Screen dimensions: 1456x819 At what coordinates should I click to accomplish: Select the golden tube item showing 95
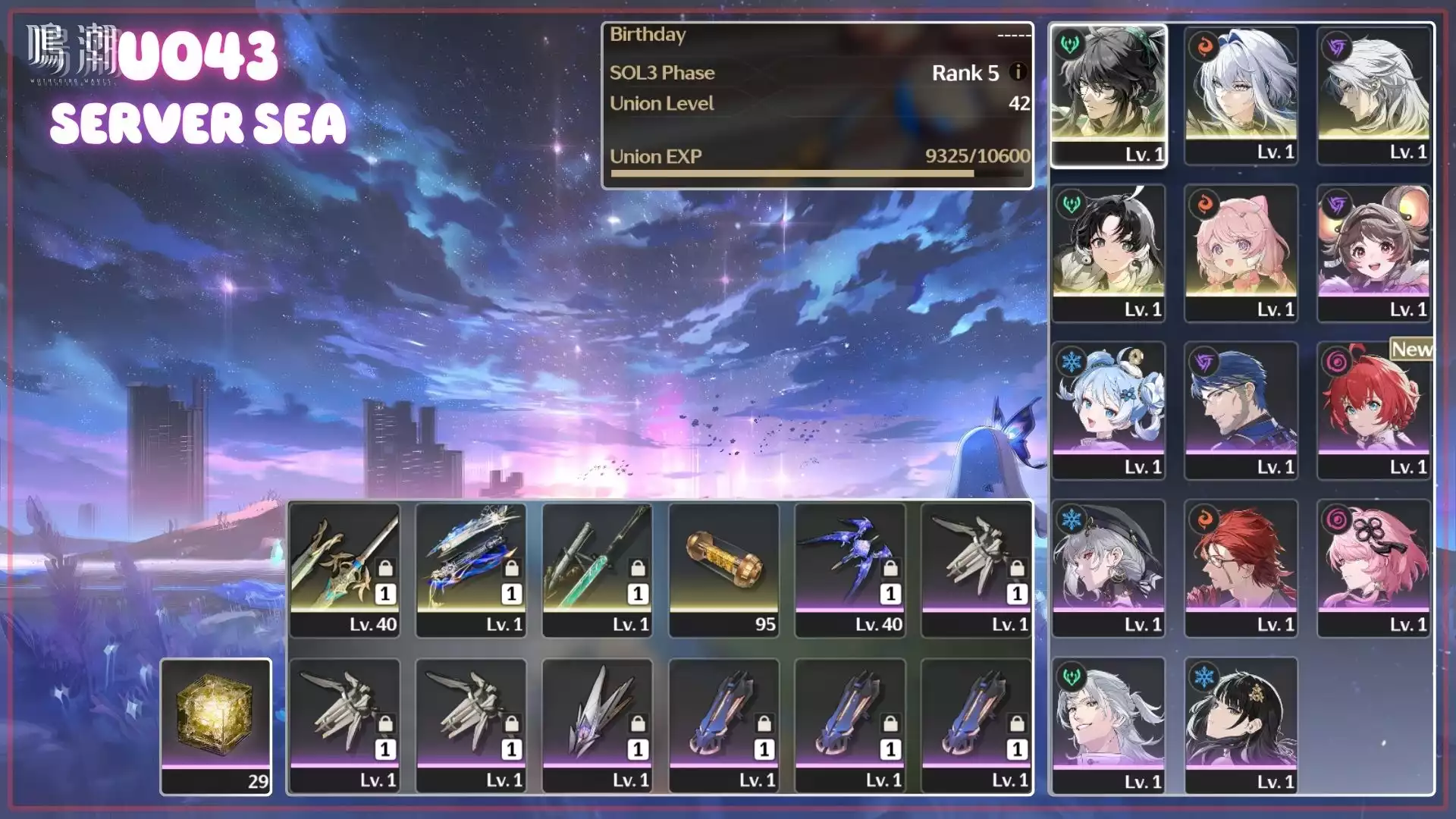click(x=723, y=570)
